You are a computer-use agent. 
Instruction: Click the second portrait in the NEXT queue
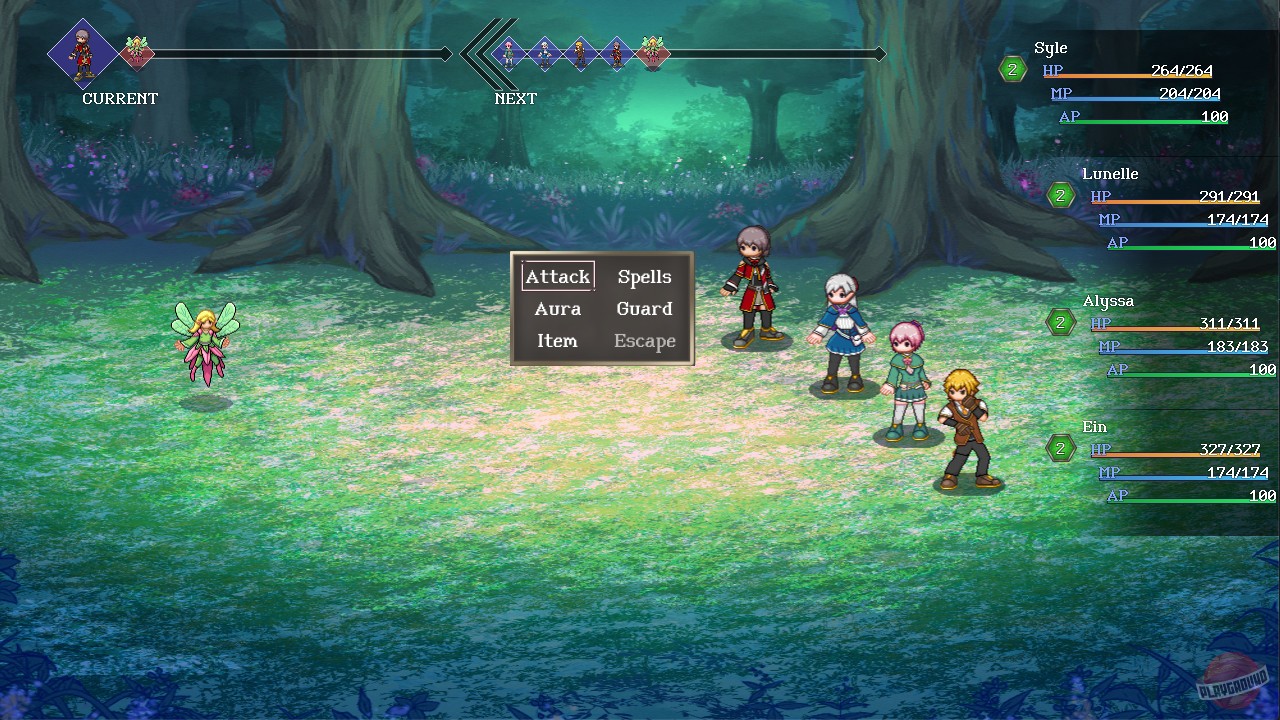[x=544, y=55]
